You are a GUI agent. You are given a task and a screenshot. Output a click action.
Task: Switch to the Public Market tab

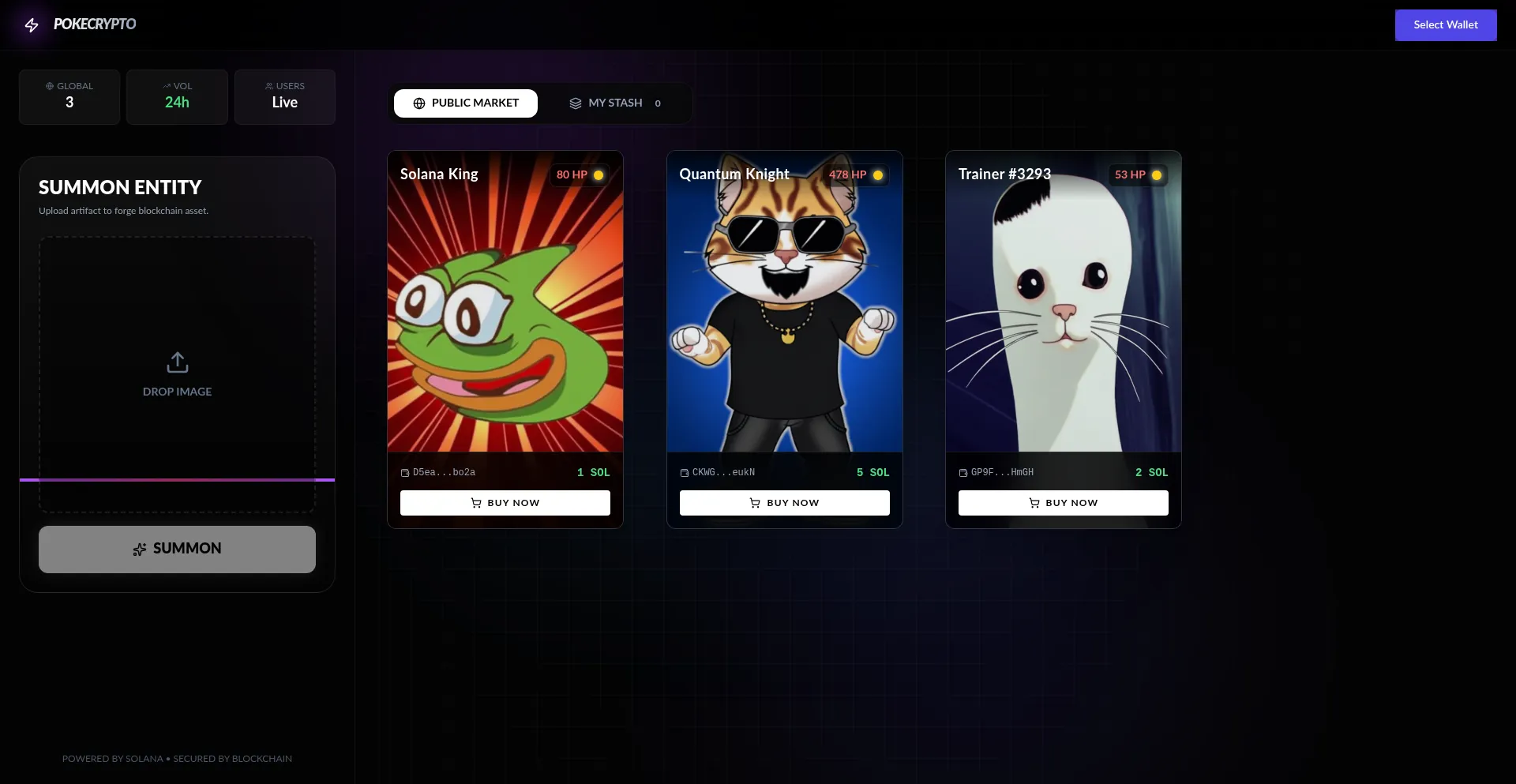click(466, 103)
